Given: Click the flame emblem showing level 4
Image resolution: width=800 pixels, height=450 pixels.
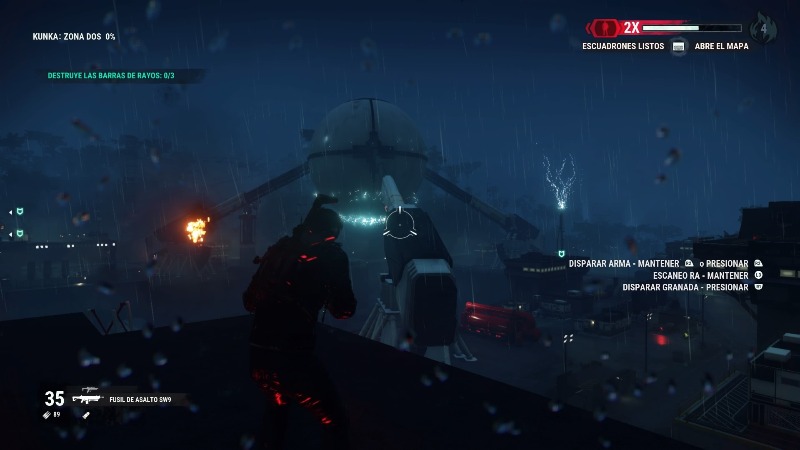Looking at the screenshot, I should click(x=764, y=28).
